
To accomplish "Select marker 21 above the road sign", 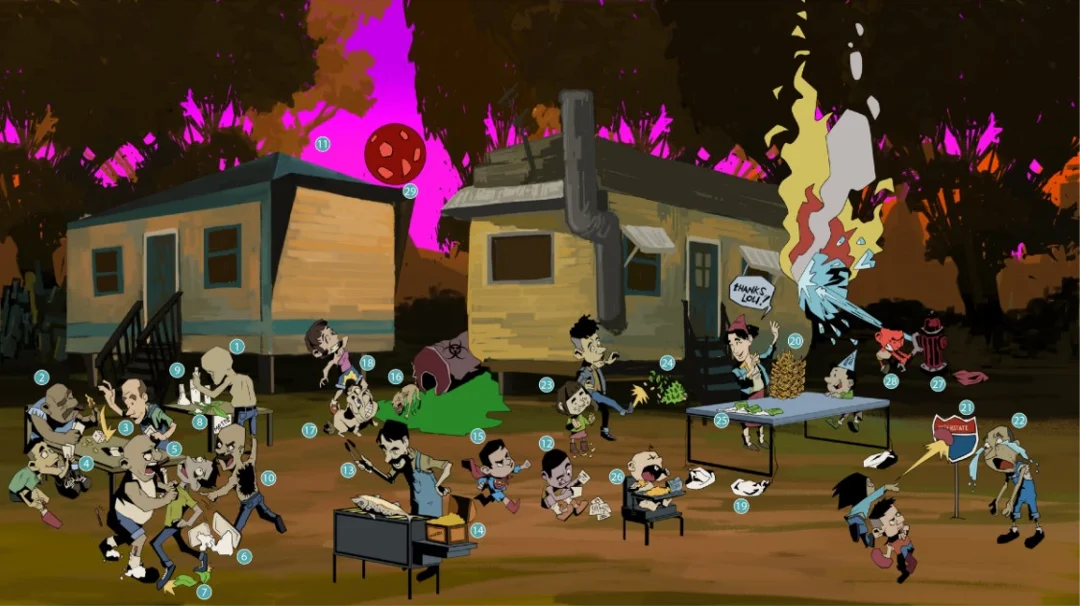I will [966, 407].
